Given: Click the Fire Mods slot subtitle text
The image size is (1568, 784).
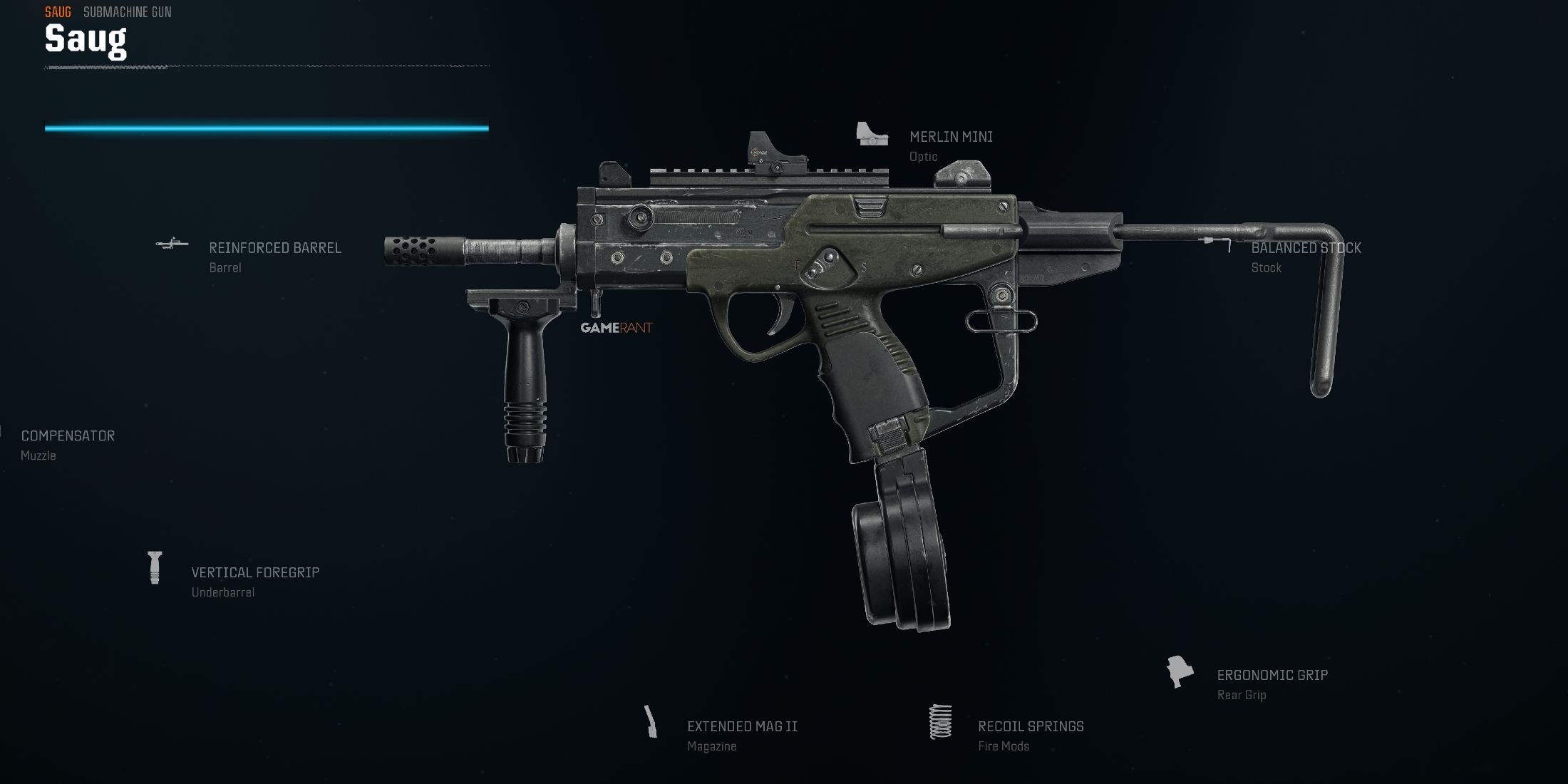Looking at the screenshot, I should pos(1005,746).
